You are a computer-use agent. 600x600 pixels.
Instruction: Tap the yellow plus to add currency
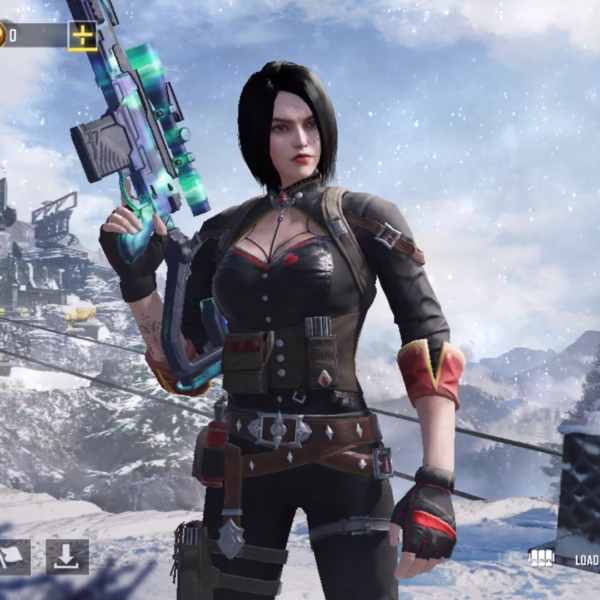82,36
